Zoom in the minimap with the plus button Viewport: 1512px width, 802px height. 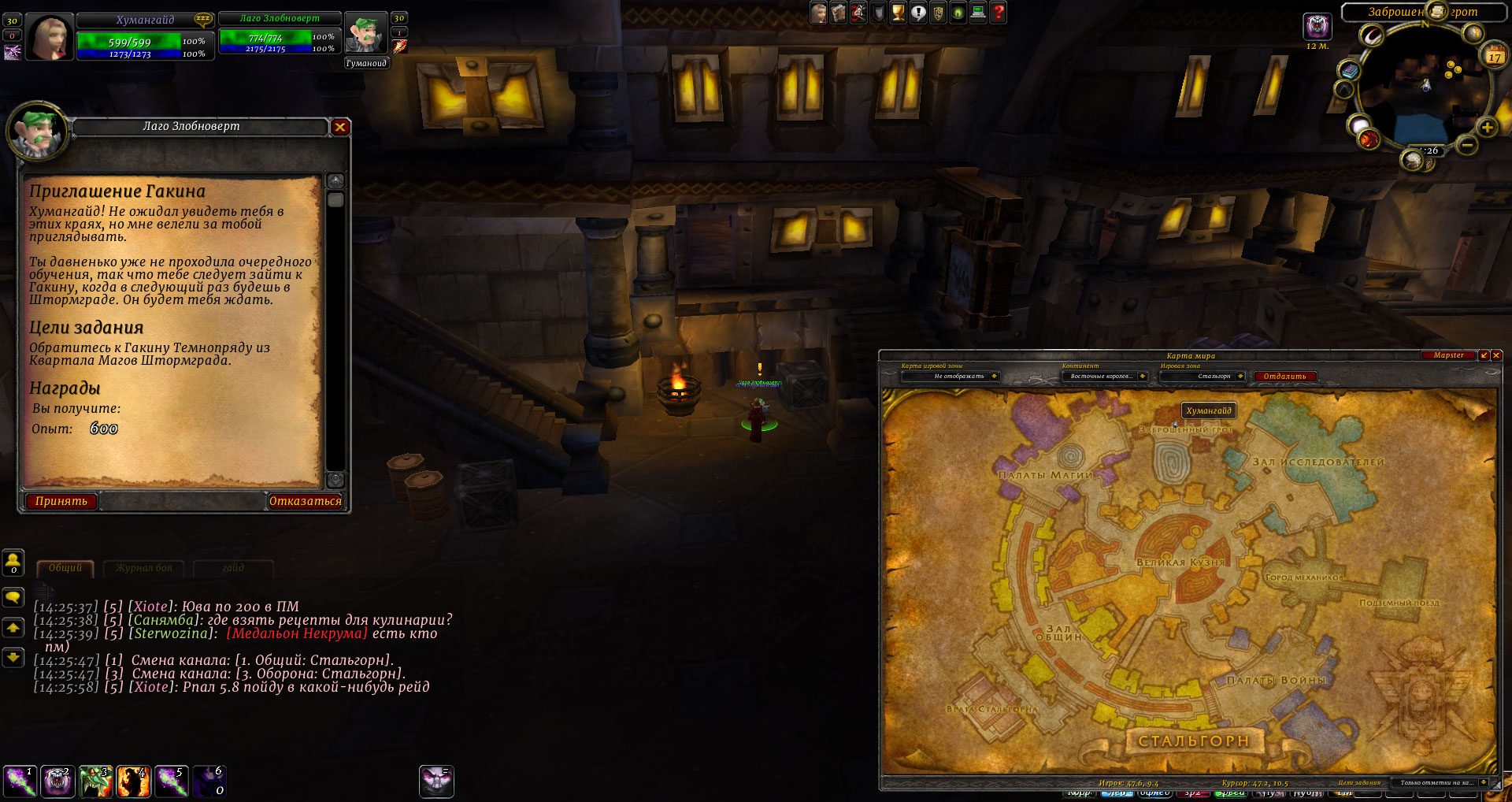tap(1487, 128)
